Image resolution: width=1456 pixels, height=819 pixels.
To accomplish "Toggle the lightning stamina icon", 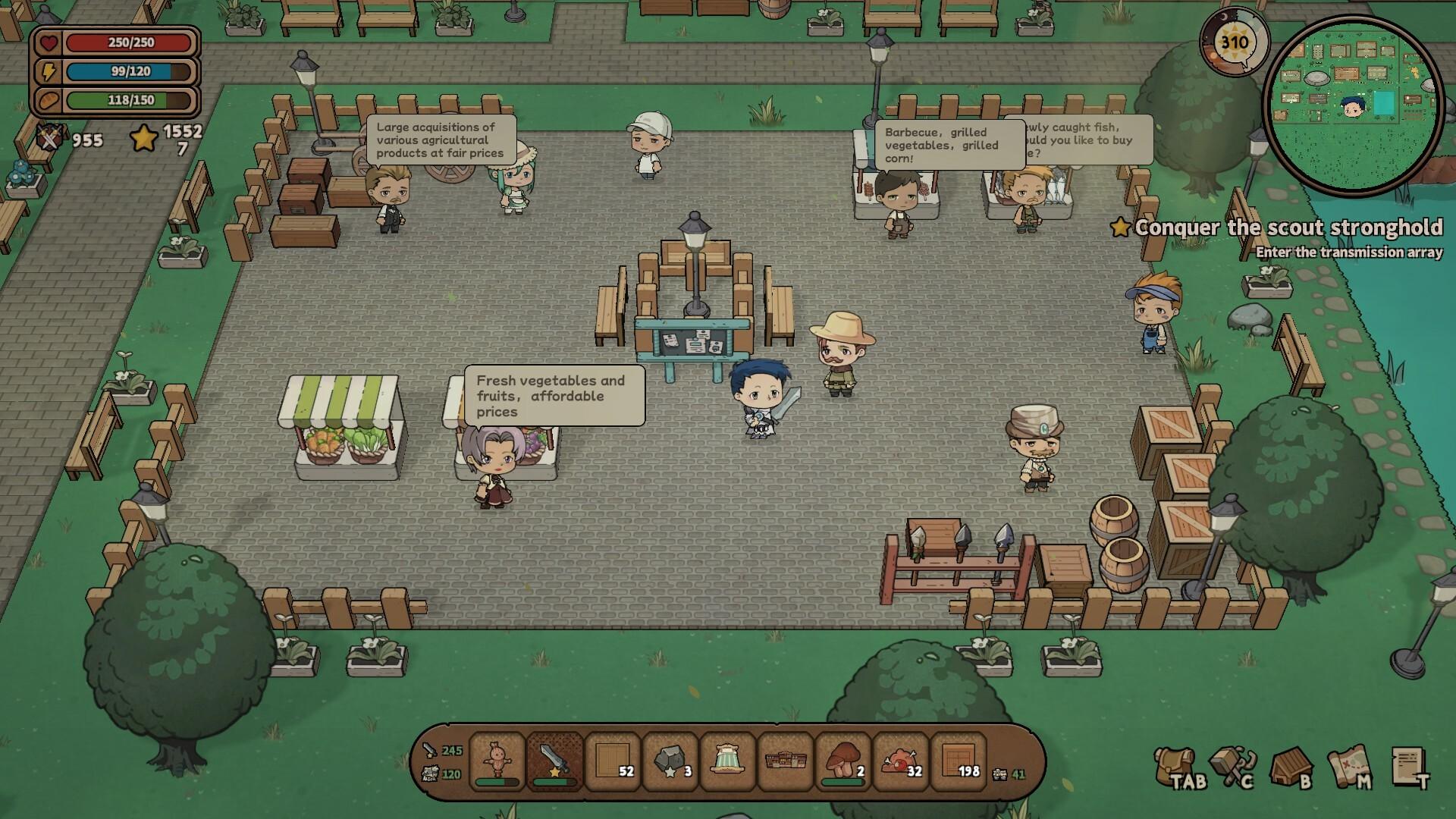I will click(47, 71).
